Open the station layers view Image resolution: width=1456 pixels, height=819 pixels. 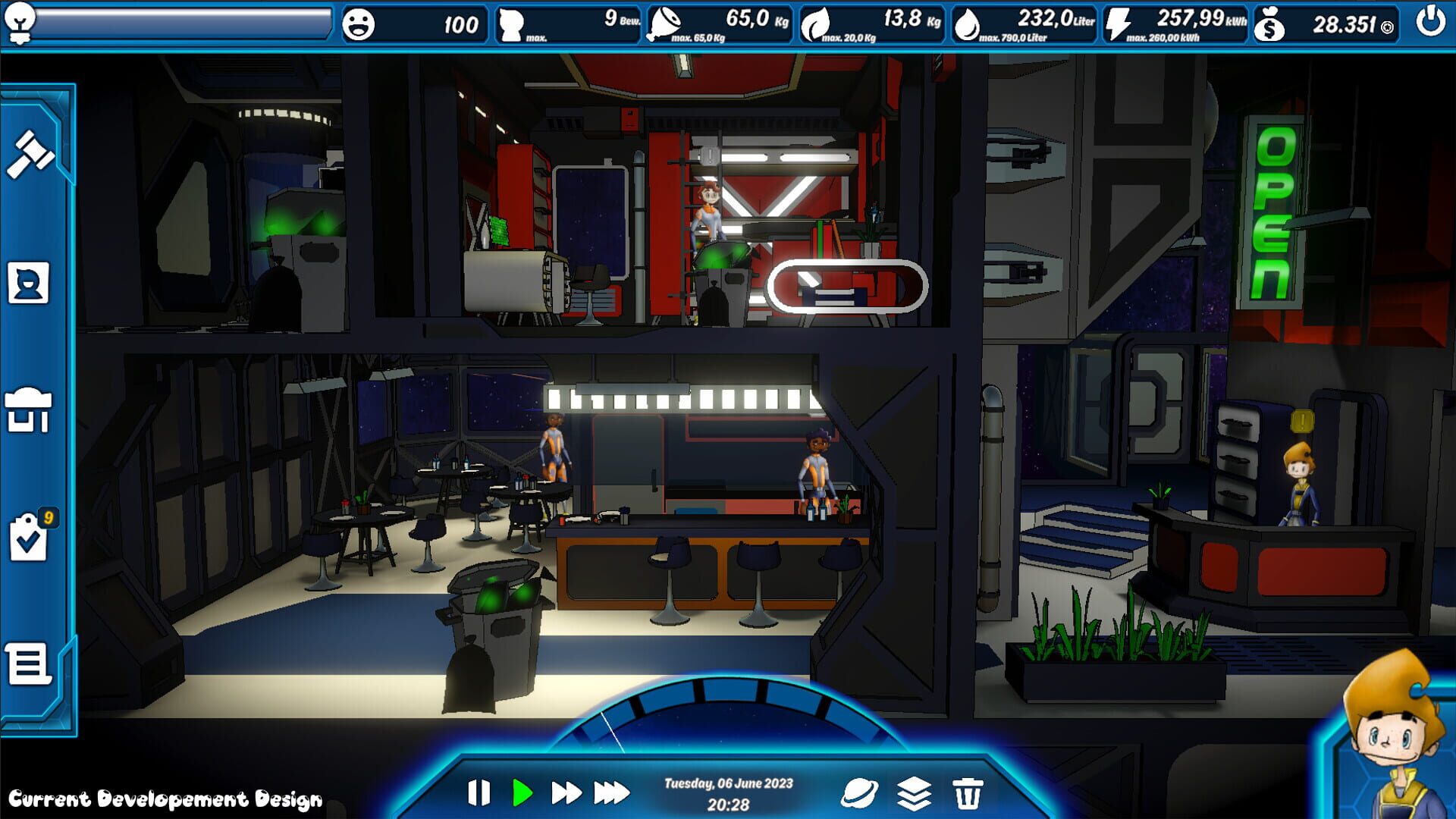(912, 793)
